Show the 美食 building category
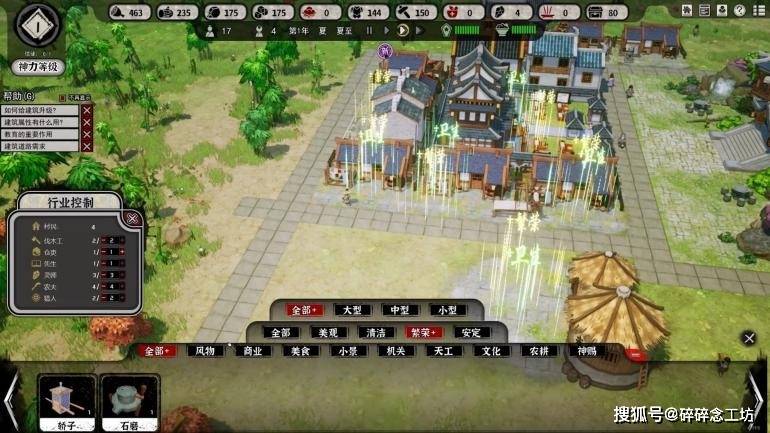This screenshot has height=433, width=770. pyautogui.click(x=300, y=351)
